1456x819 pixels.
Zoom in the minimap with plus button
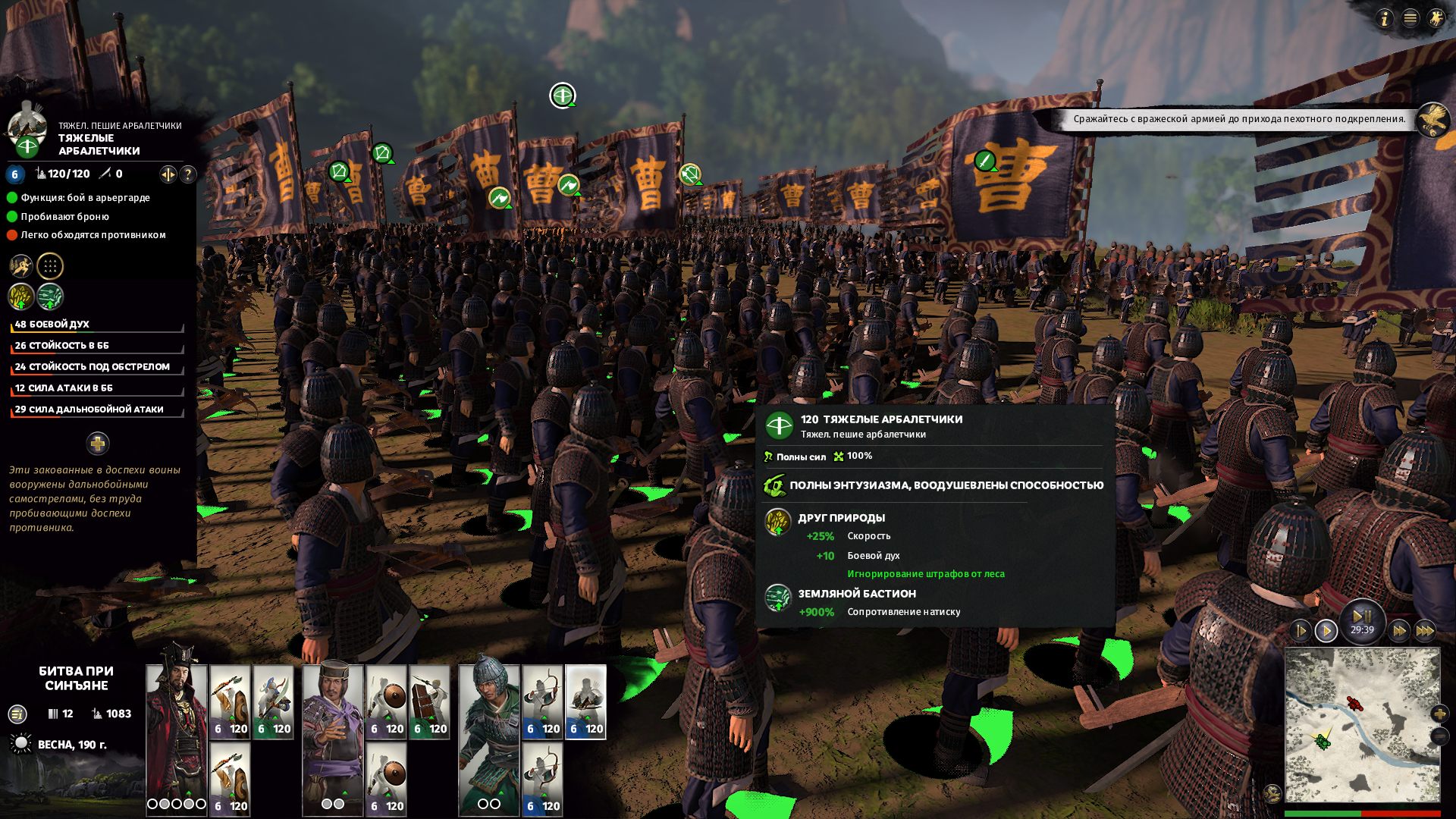[x=1439, y=714]
